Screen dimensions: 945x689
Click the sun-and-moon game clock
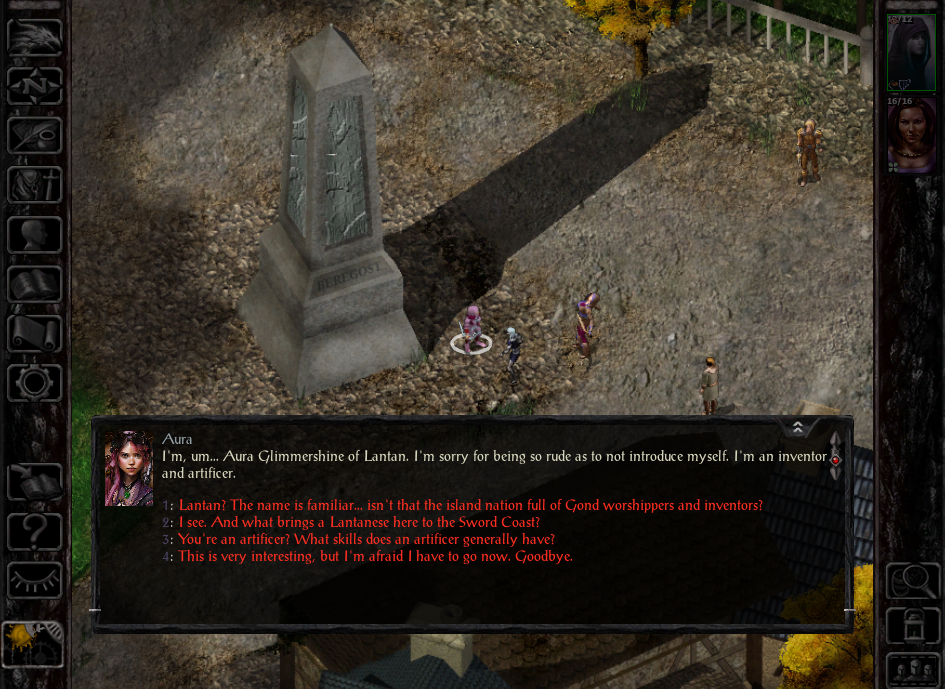pos(32,643)
